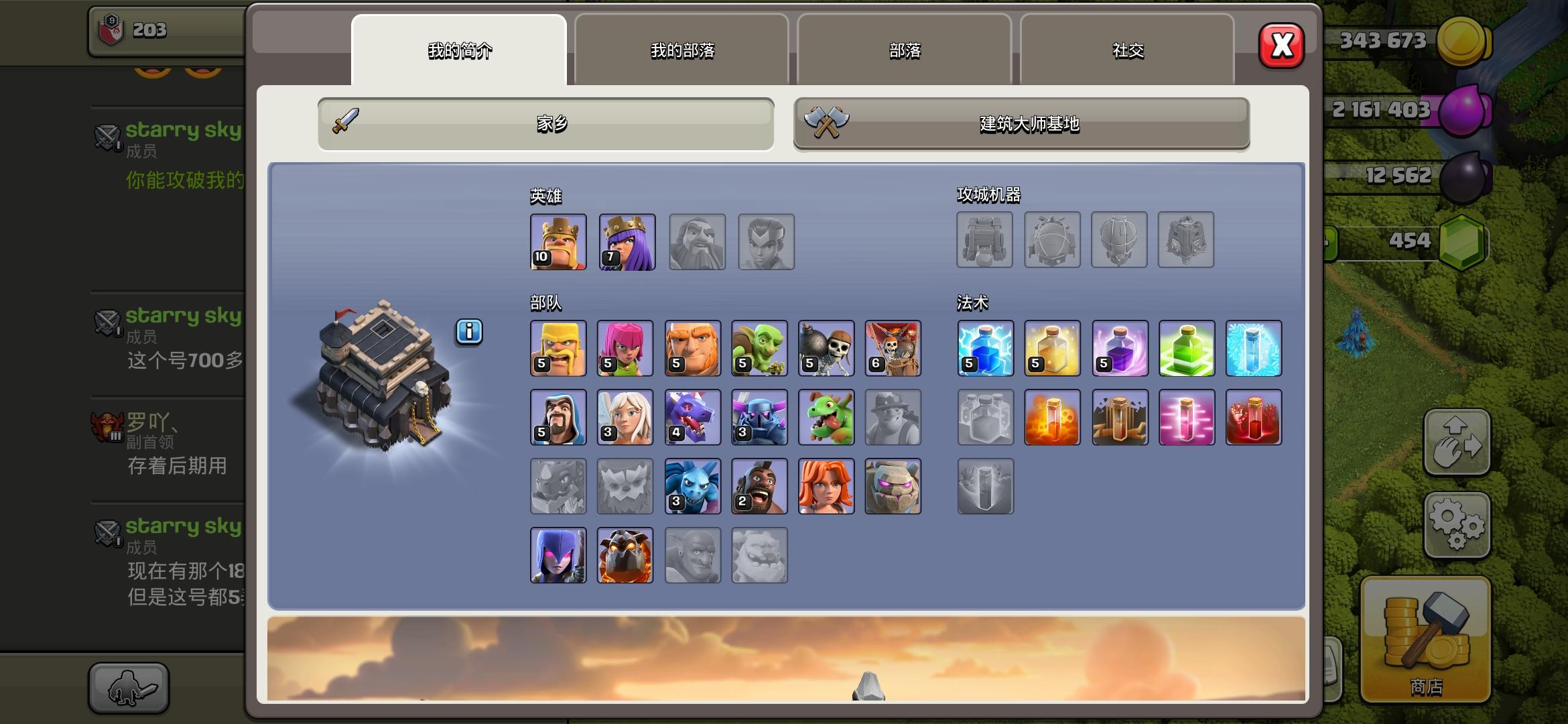Switch to the 社交 tab
The width and height of the screenshot is (1568, 724).
coord(1127,50)
